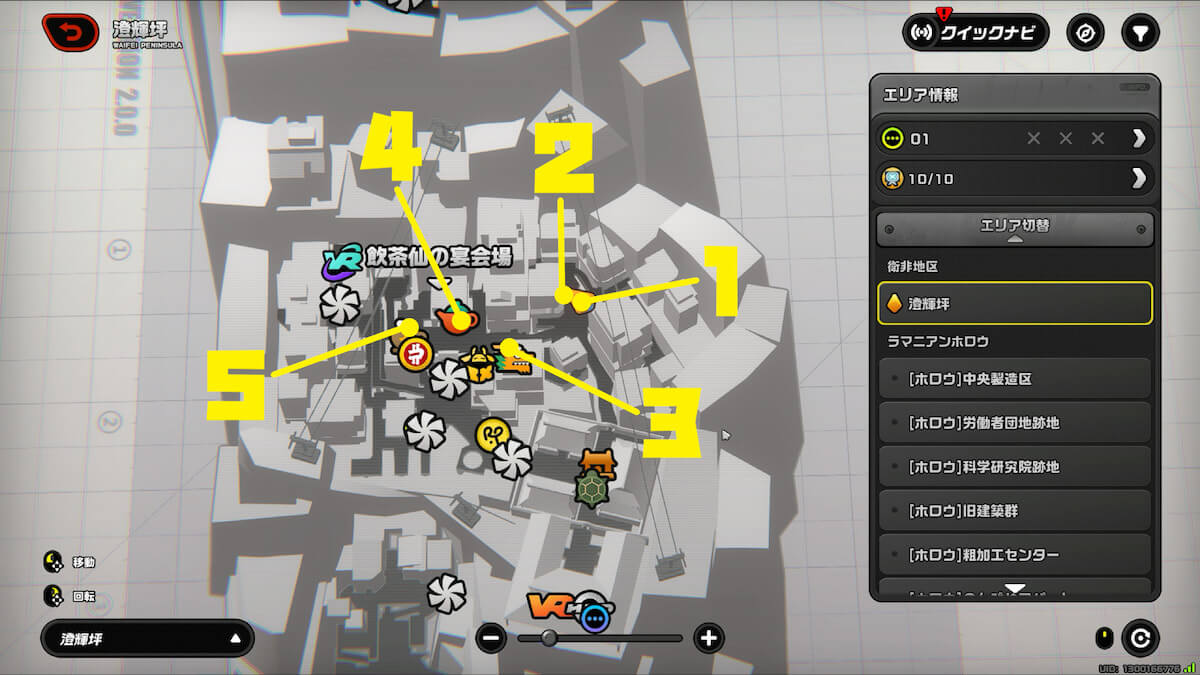
Task: Switch to [ホロウ]科学研究院跡地
Action: (1014, 467)
